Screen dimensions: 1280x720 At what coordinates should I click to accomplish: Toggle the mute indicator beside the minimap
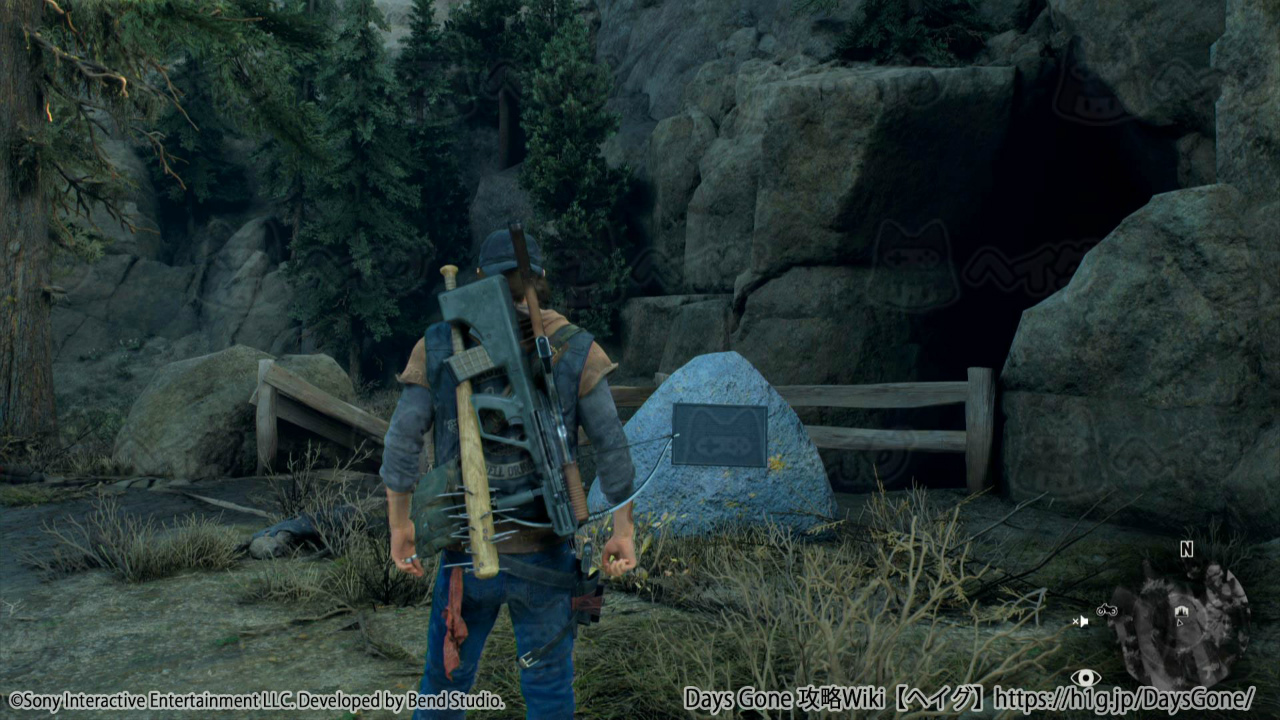1081,621
